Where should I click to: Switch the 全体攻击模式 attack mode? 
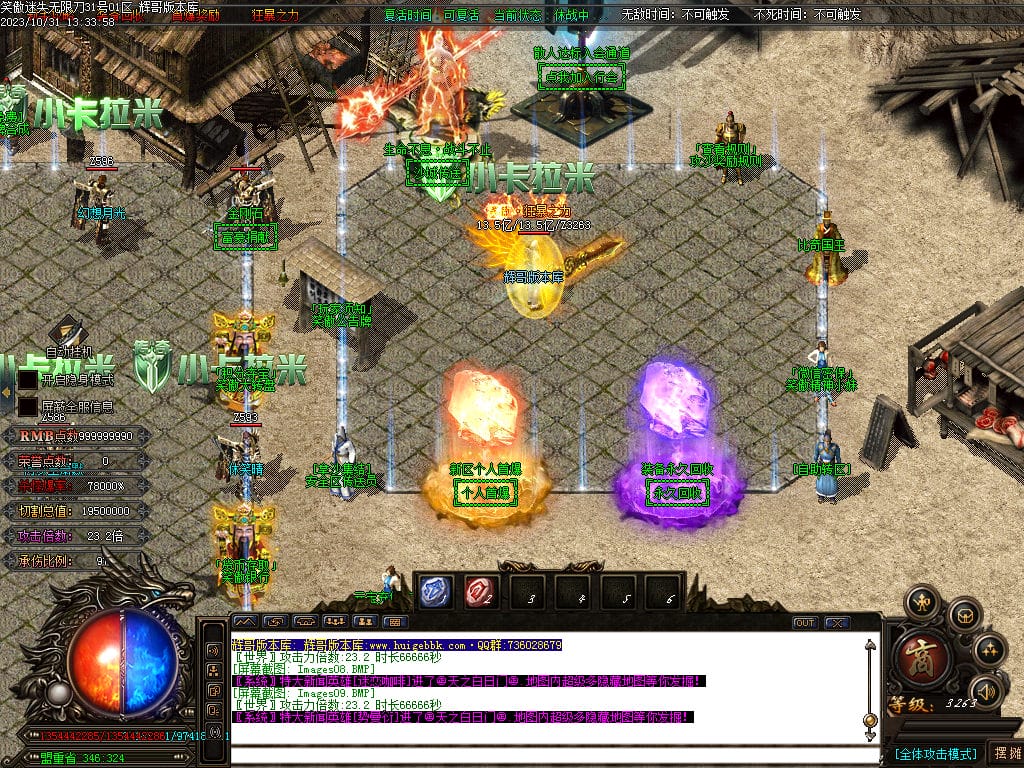934,753
